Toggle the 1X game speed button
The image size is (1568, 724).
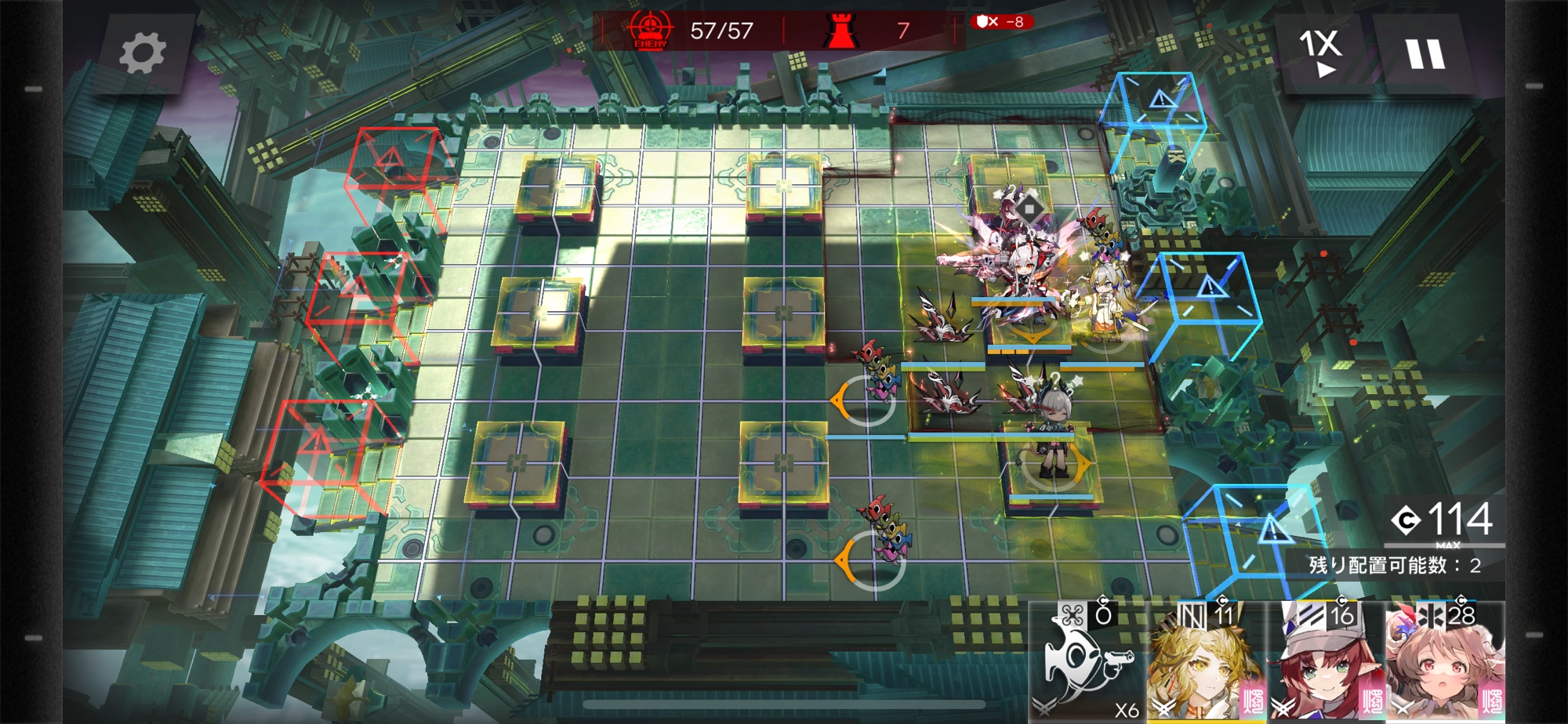[x=1322, y=52]
